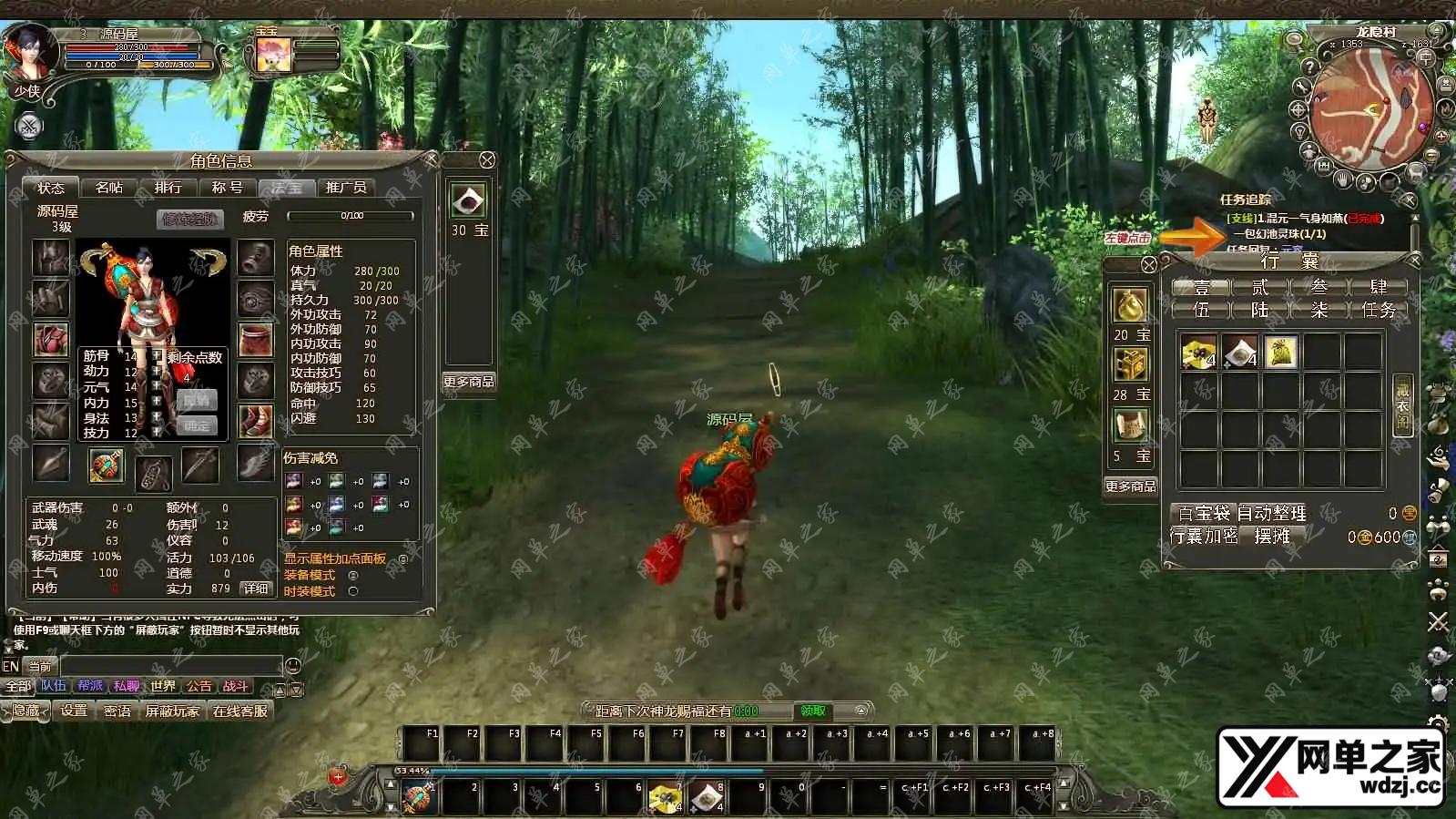Switch to the 任务 bag tab
The width and height of the screenshot is (1456, 819).
(1378, 310)
